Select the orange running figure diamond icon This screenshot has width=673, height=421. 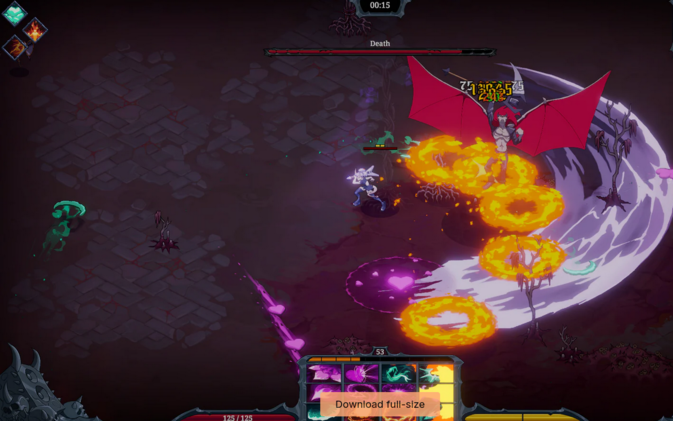(15, 47)
